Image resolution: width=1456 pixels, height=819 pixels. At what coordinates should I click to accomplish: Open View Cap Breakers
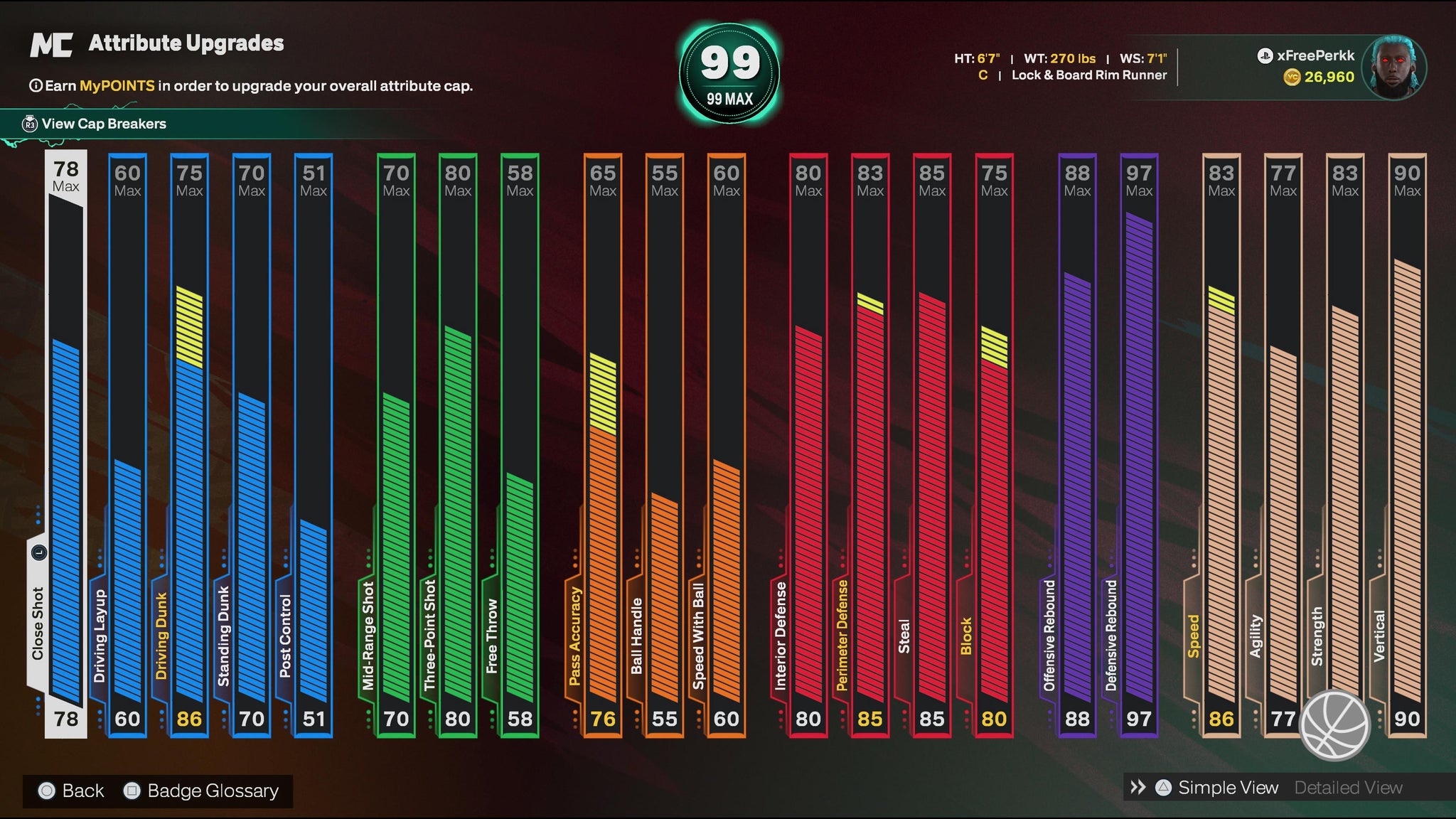(103, 124)
